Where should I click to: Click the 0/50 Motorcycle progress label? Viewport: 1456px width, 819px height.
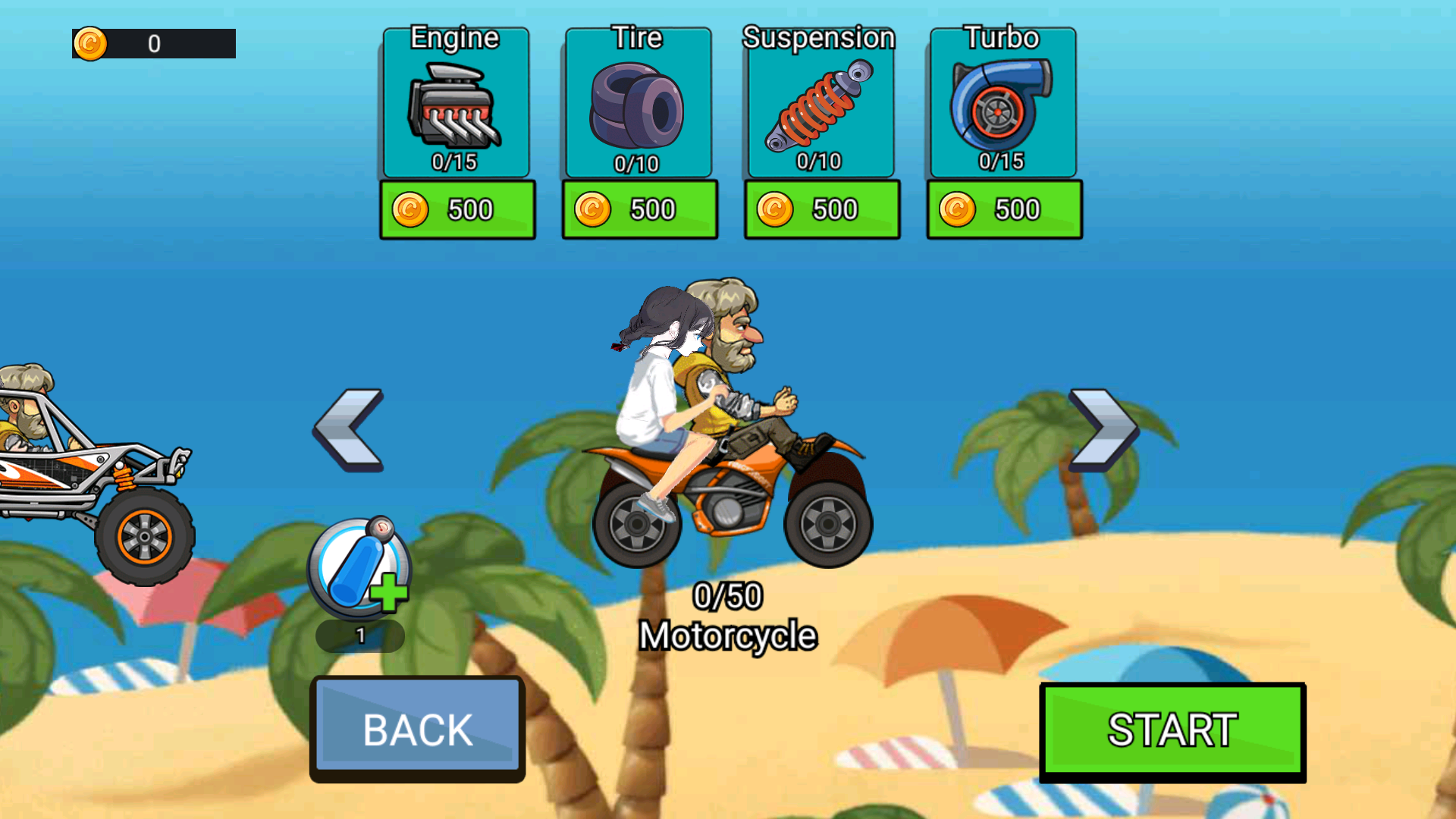(x=728, y=616)
